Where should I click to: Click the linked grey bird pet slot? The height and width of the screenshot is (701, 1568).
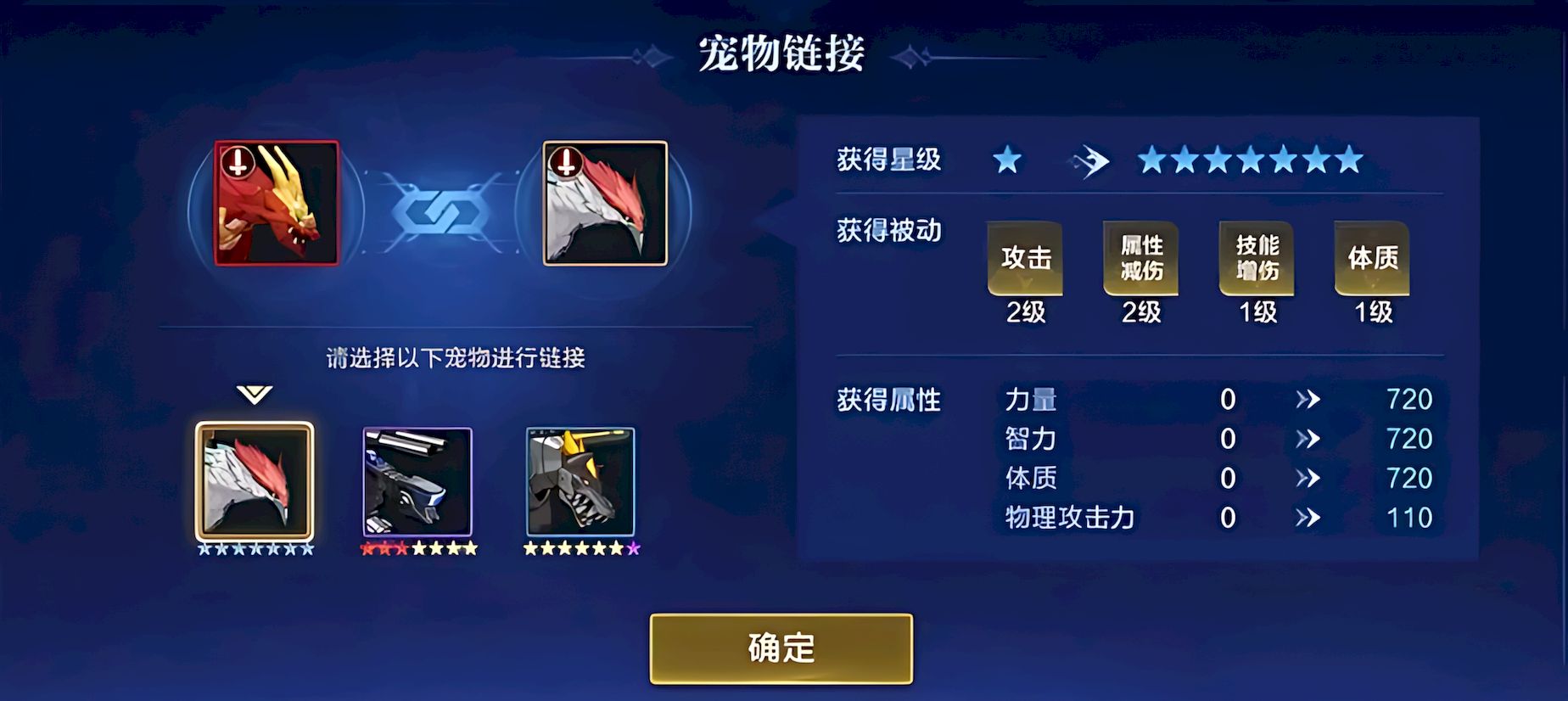(605, 204)
